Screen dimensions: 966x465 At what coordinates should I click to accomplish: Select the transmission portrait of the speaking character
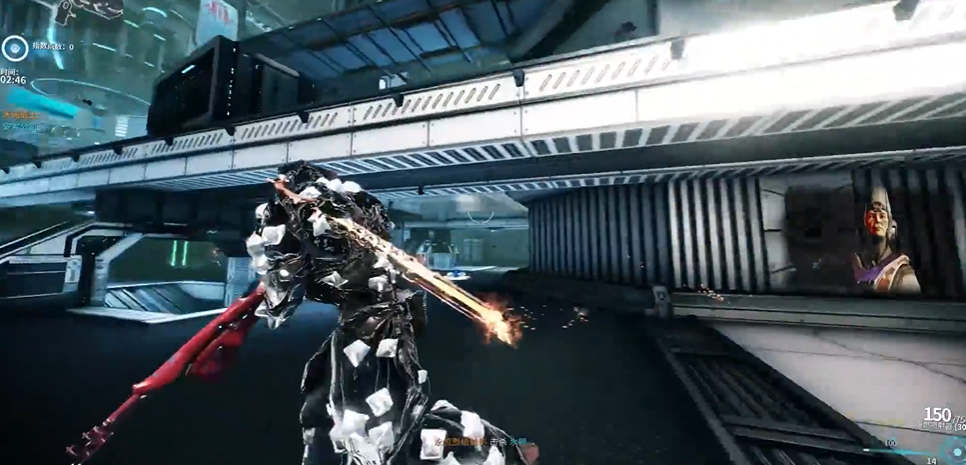[881, 241]
